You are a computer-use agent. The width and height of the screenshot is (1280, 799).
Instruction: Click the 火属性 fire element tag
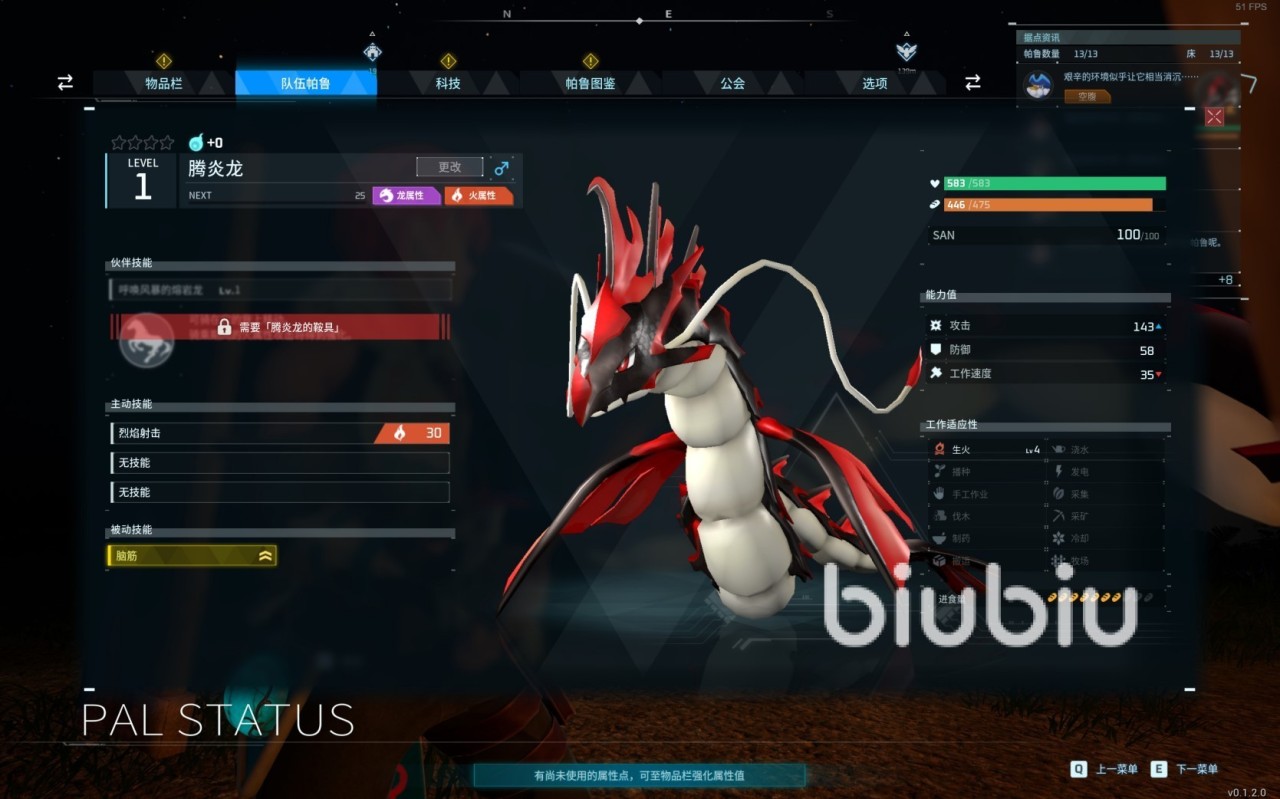tap(479, 195)
